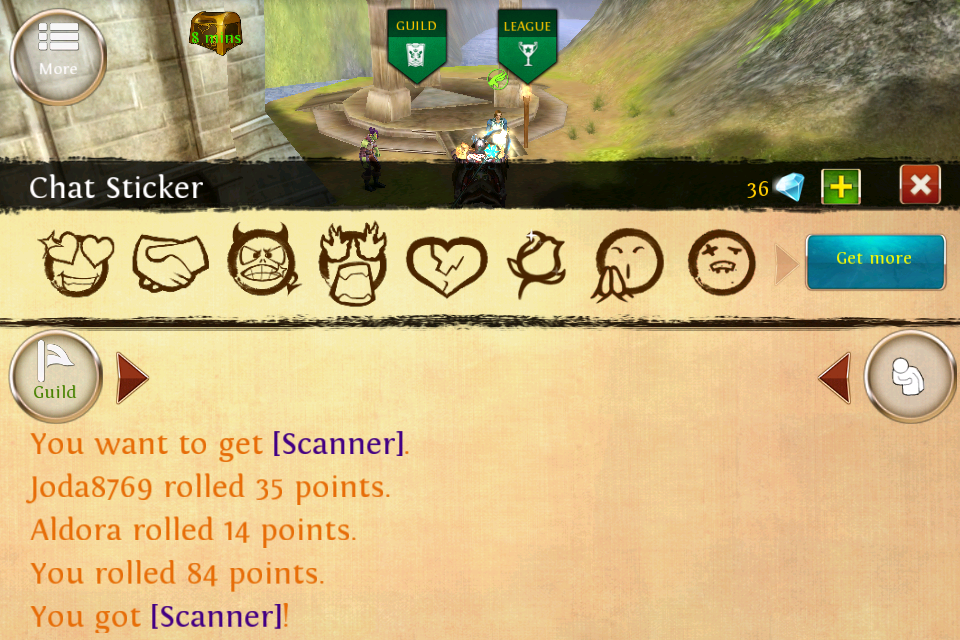Expand chat channels with red right arrow
The image size is (960, 640).
pyautogui.click(x=131, y=378)
